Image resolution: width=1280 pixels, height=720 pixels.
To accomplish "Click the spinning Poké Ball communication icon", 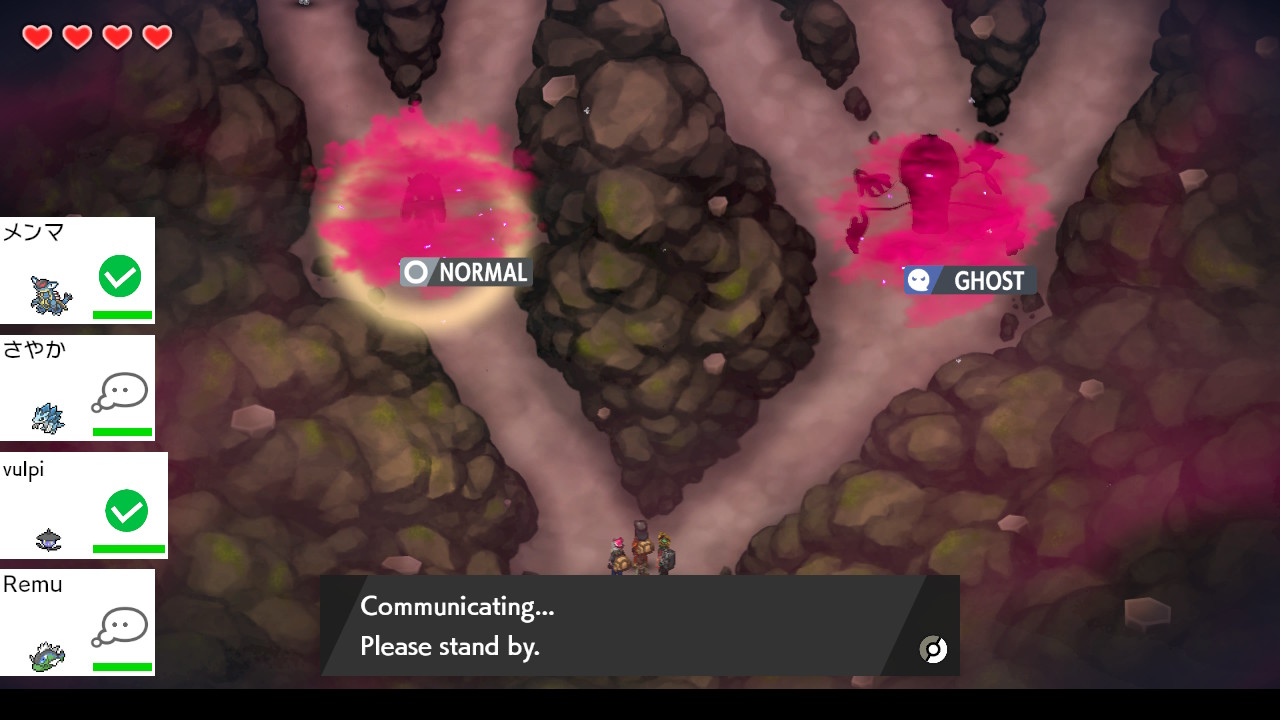I will tap(933, 649).
